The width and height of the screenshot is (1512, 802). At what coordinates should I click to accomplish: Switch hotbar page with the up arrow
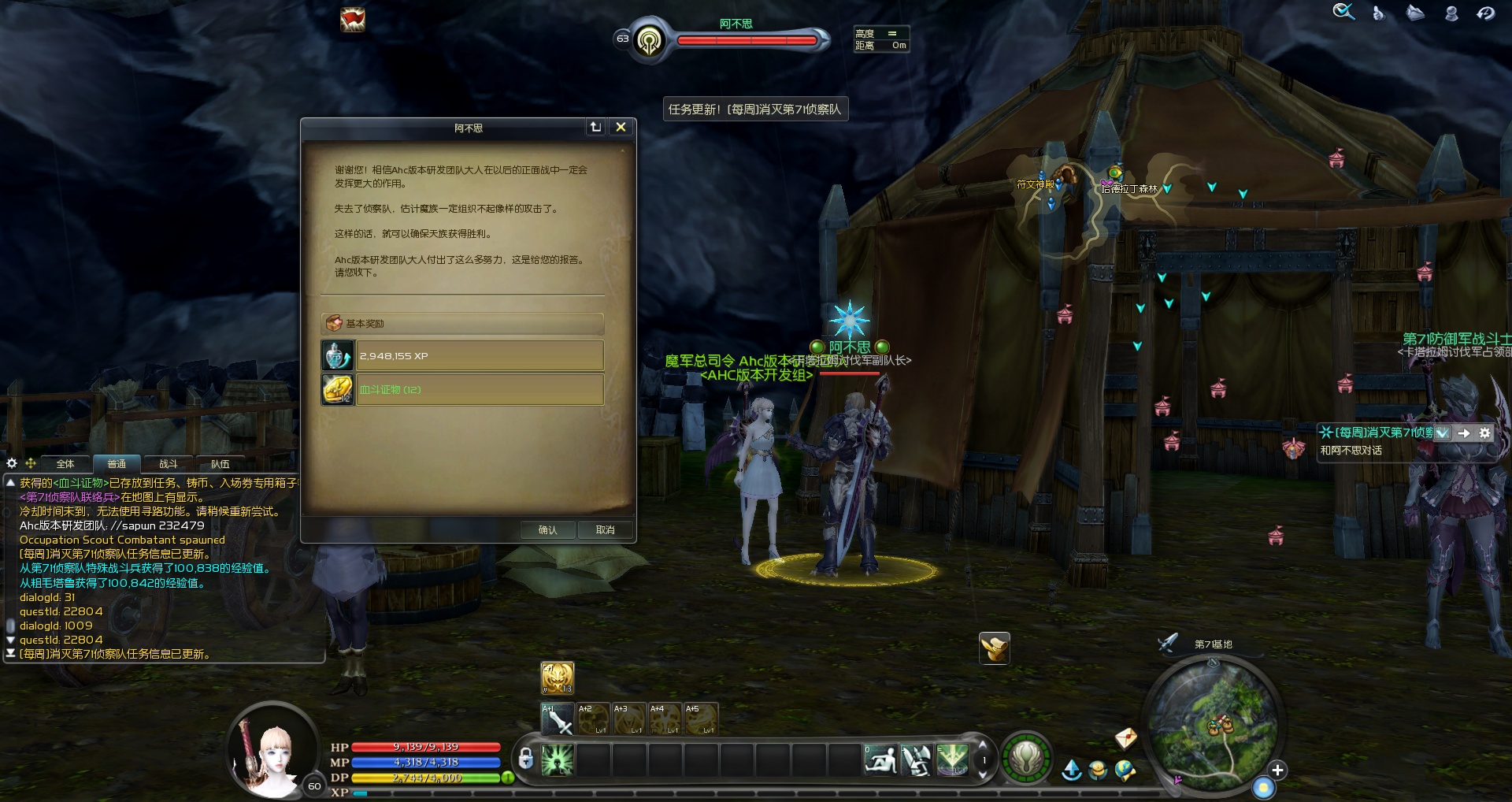pos(982,745)
